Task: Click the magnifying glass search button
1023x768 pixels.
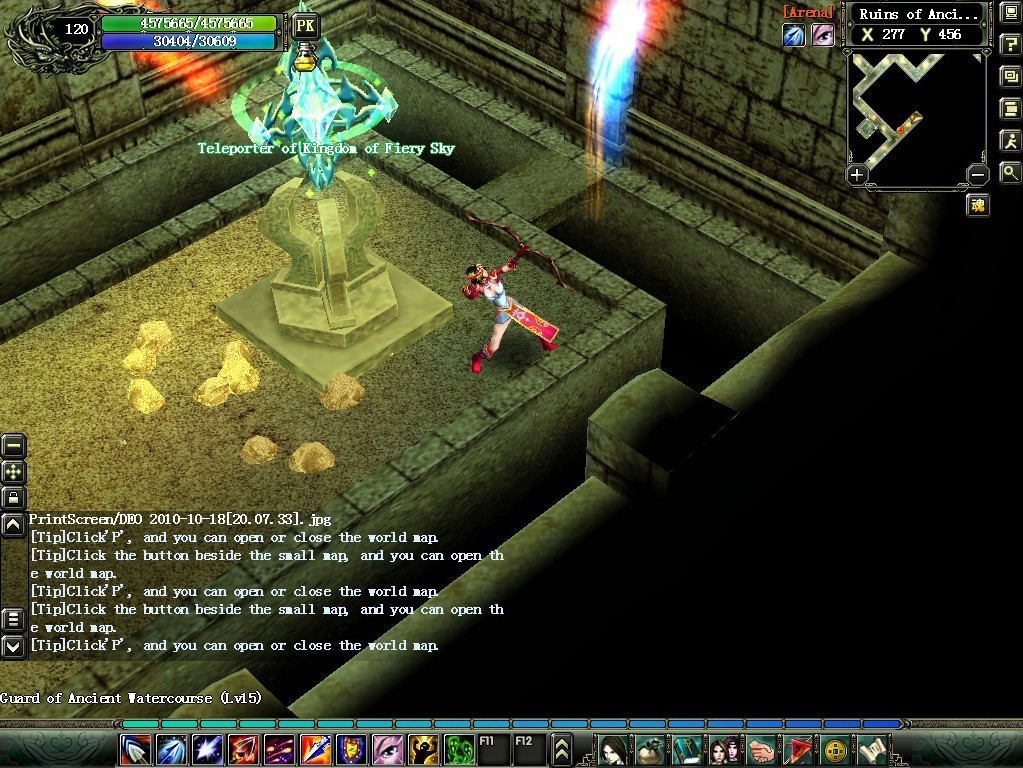Action: pos(1010,172)
